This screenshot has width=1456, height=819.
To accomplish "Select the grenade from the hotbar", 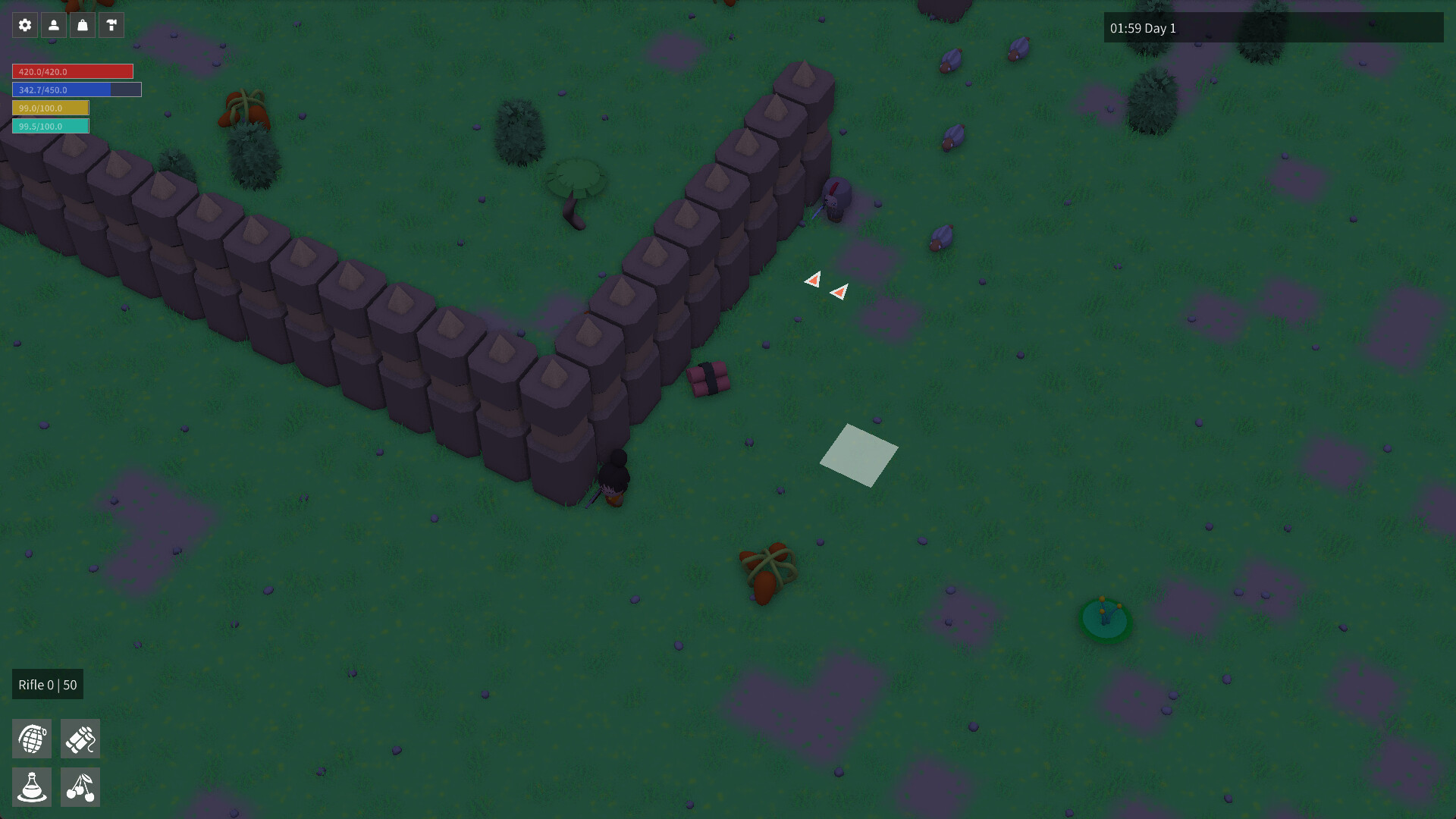I will click(x=32, y=738).
